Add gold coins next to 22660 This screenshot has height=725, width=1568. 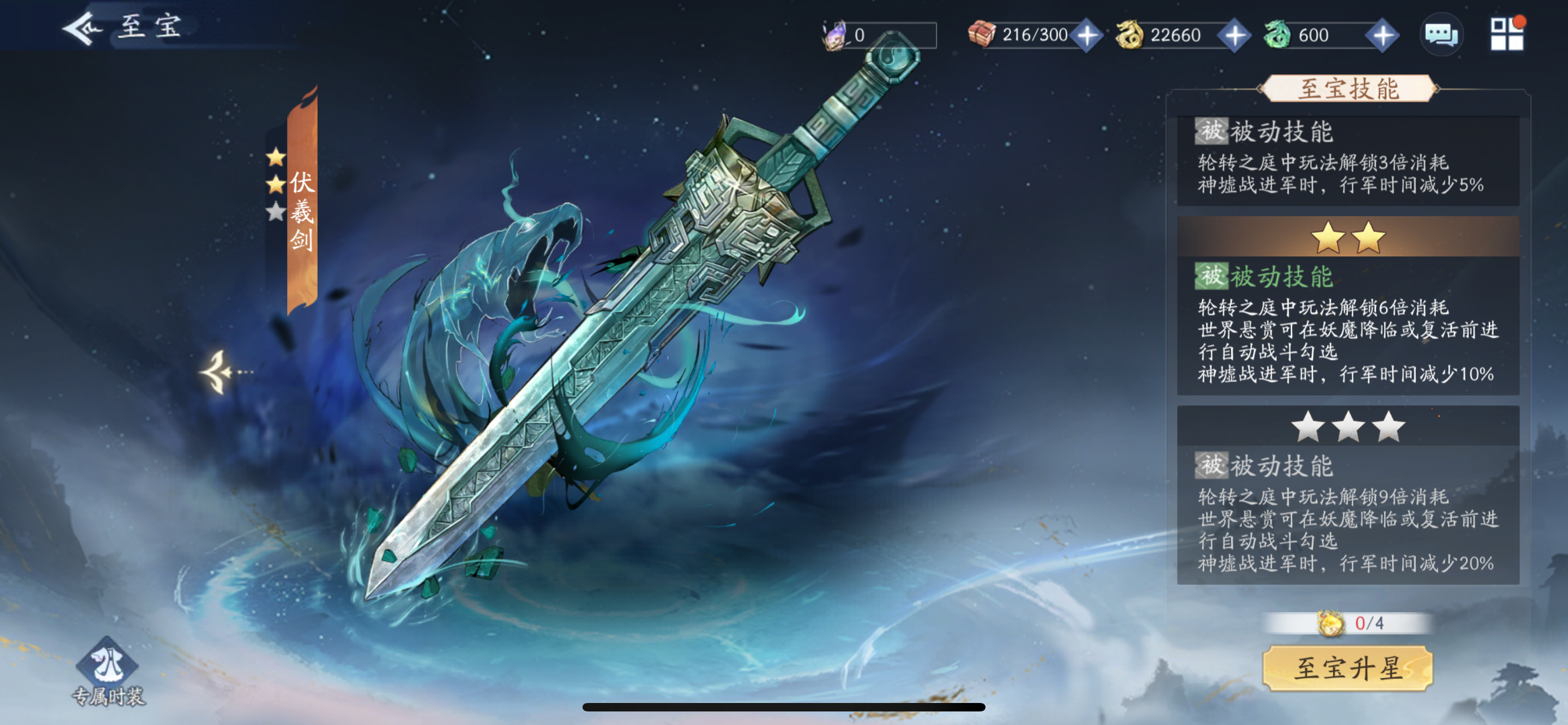coord(1234,36)
